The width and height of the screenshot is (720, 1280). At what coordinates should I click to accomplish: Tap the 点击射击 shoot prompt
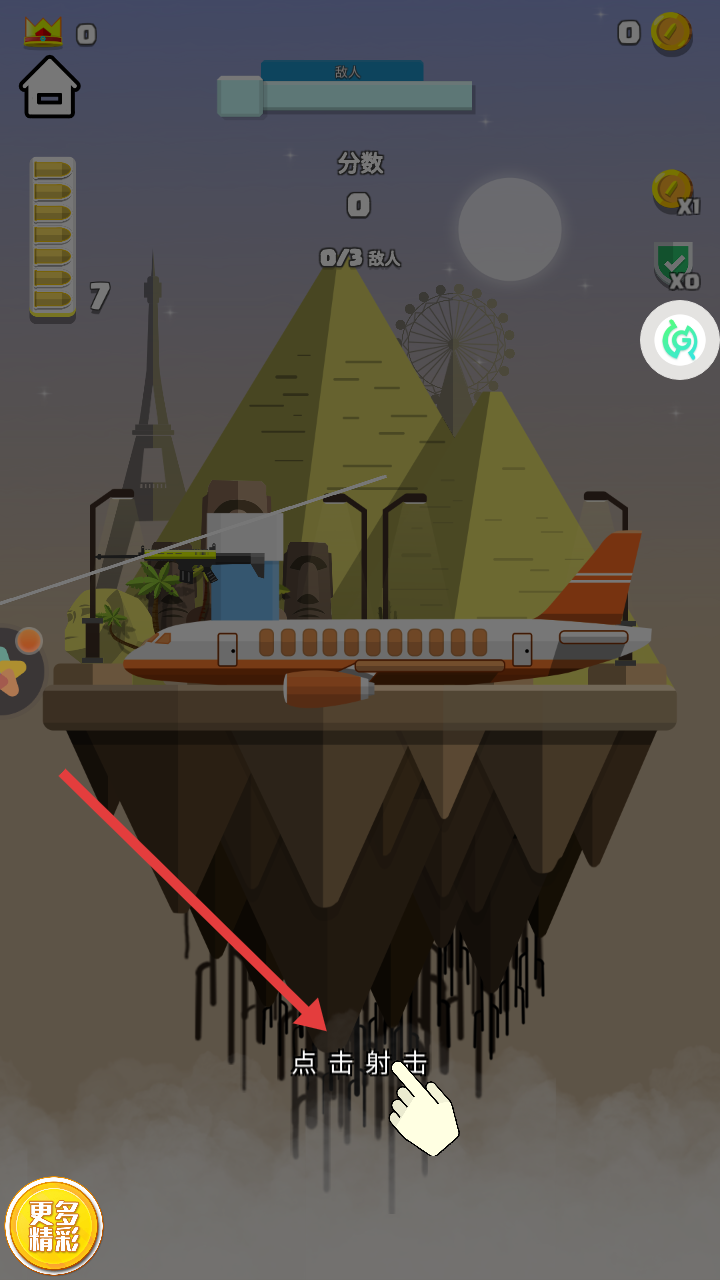[359, 1063]
